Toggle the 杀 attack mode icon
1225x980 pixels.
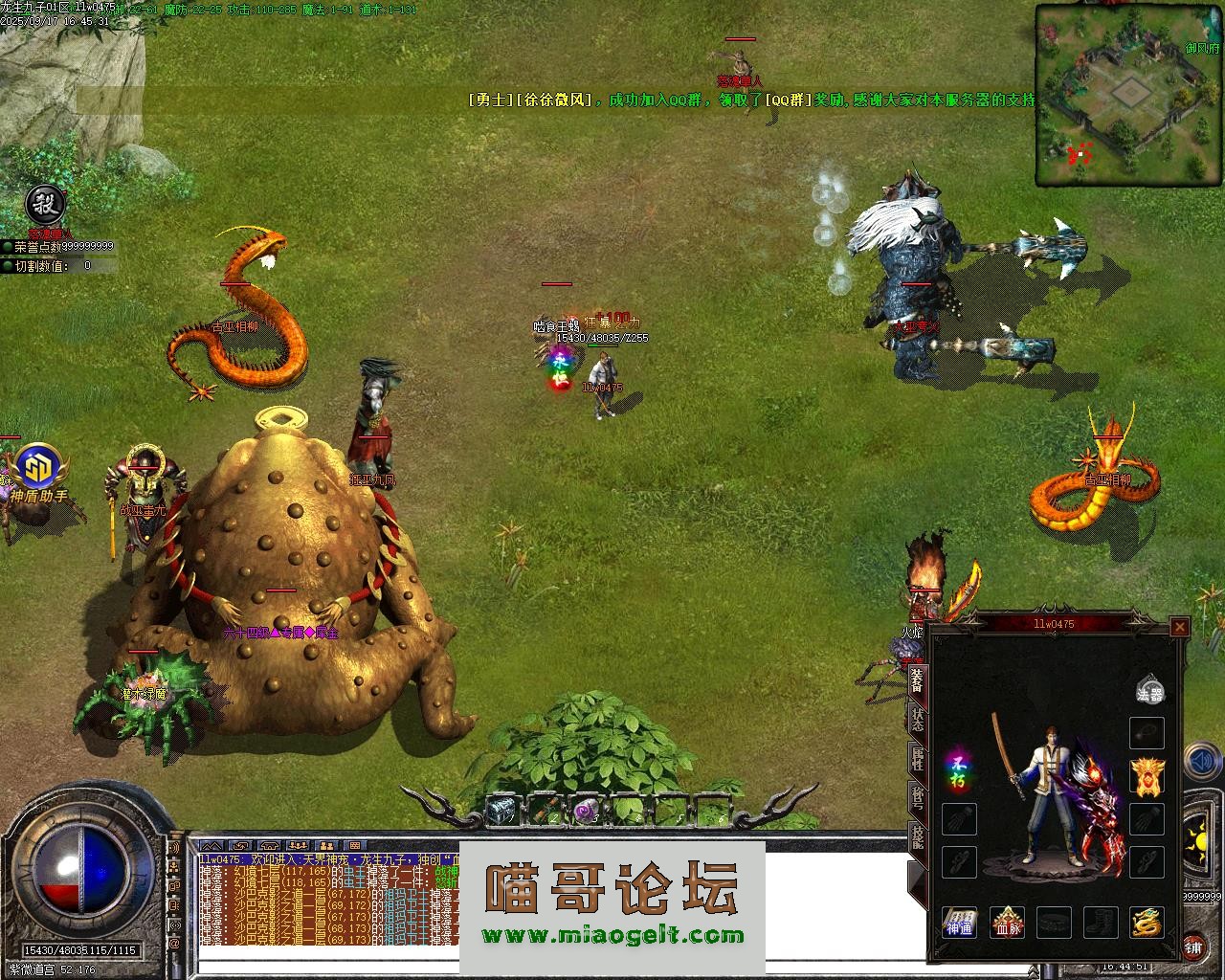coord(43,203)
